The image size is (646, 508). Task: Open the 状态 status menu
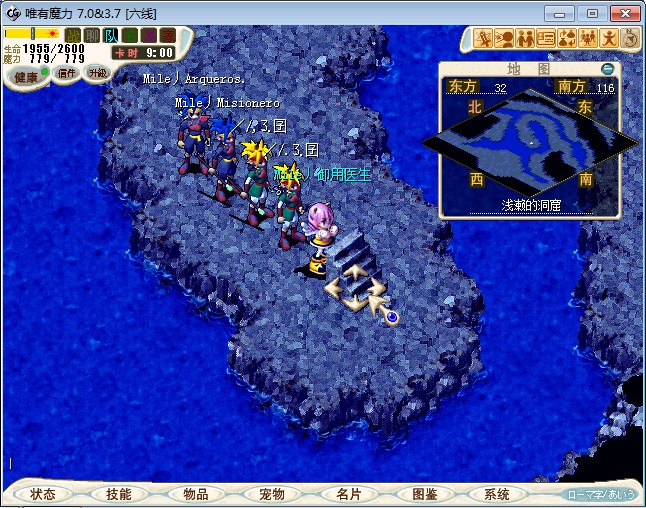pyautogui.click(x=44, y=494)
